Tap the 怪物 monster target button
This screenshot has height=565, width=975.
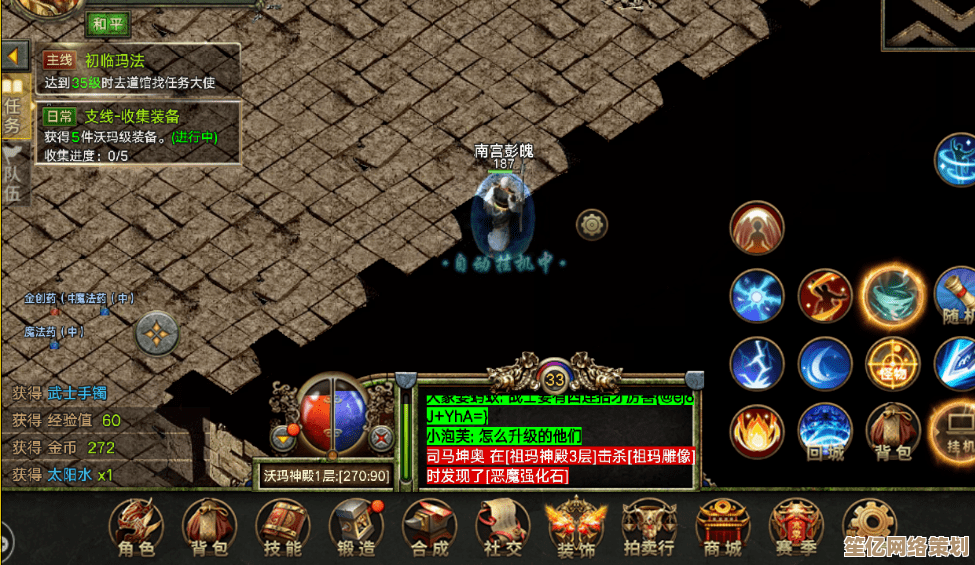tap(892, 363)
